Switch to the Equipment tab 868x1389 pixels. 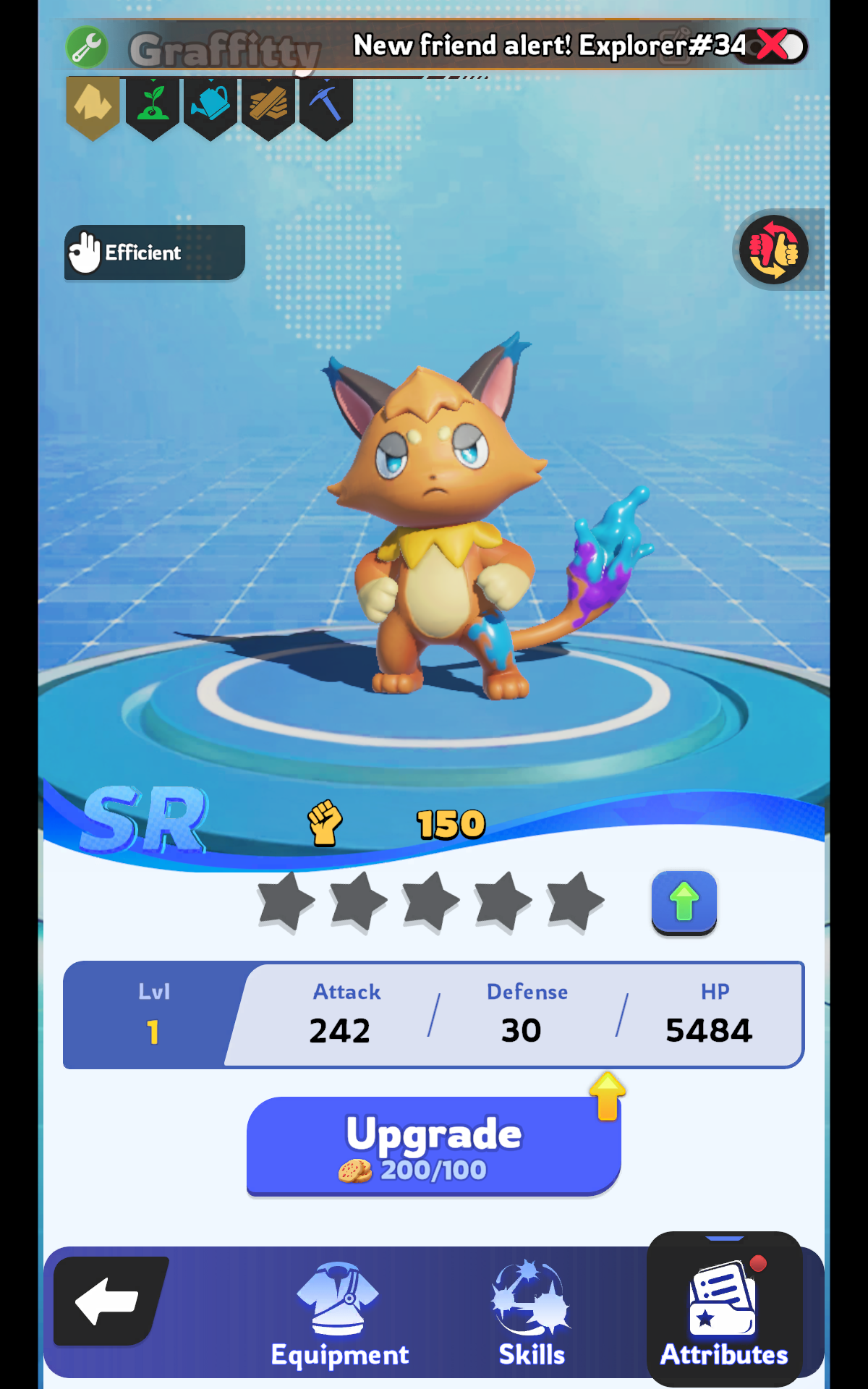(x=339, y=1314)
